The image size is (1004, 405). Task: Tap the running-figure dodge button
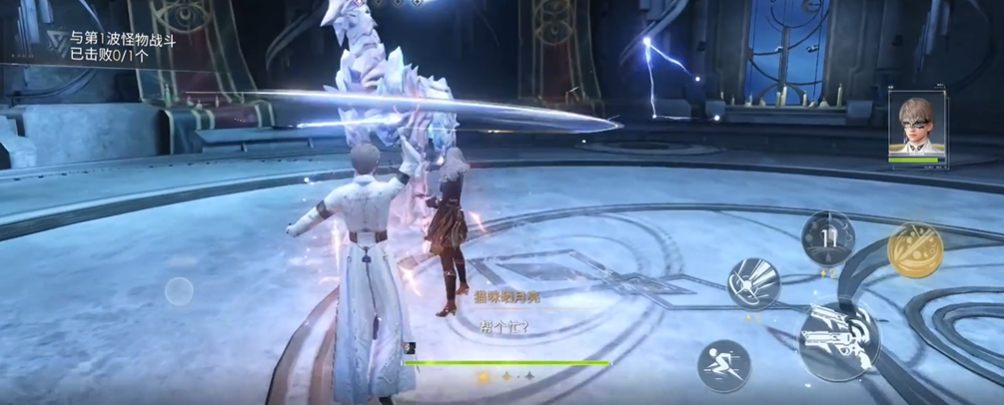724,364
